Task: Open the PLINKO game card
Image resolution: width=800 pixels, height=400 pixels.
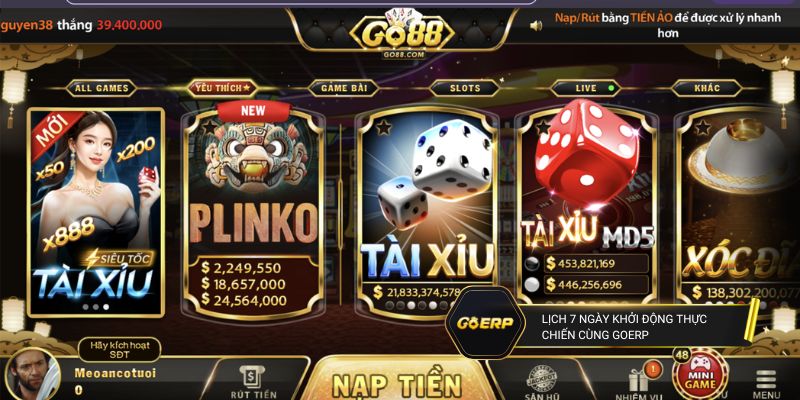Action: pyautogui.click(x=254, y=210)
